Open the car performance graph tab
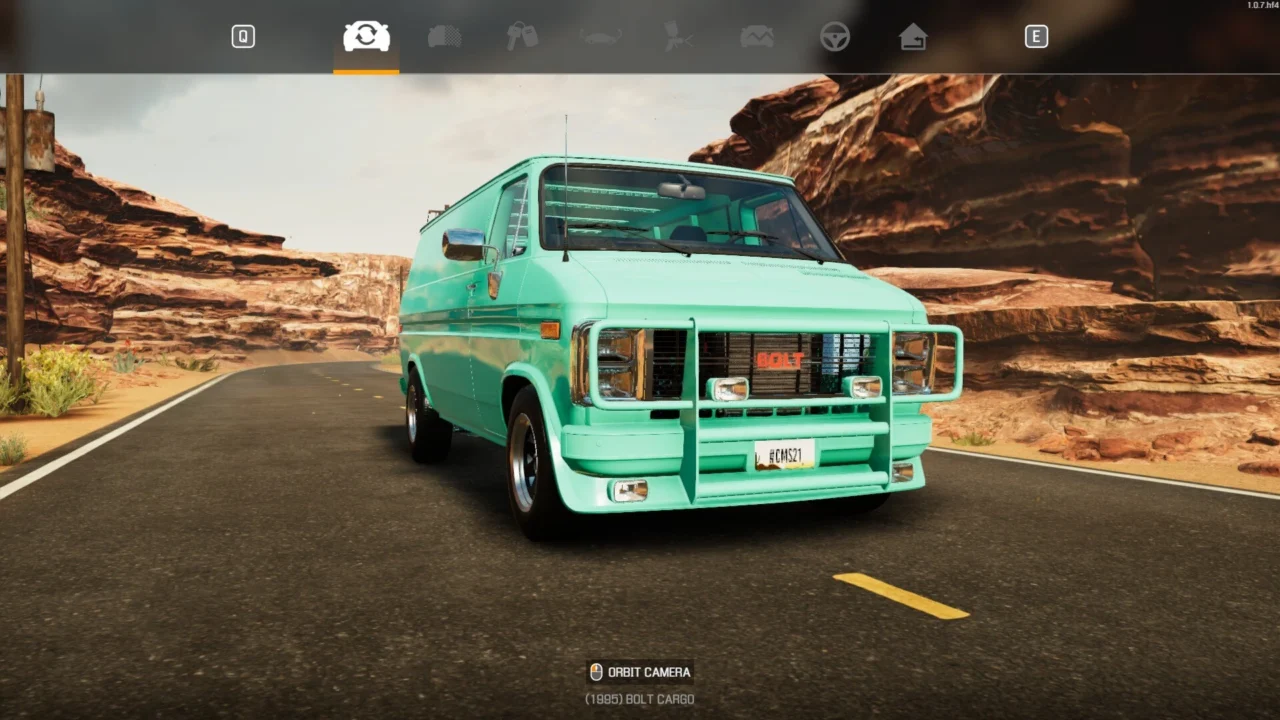This screenshot has height=720, width=1280. (756, 37)
